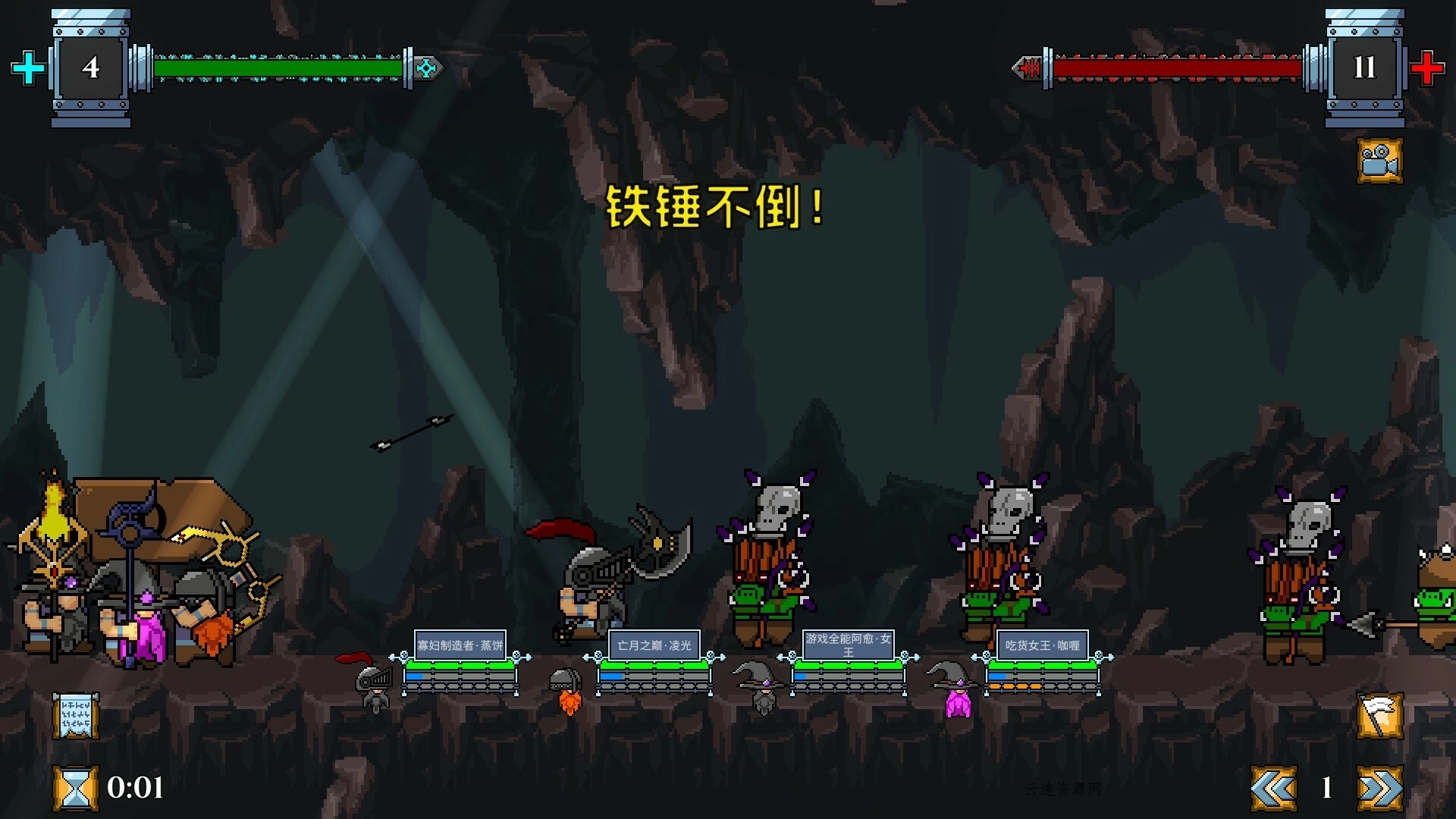
Task: Click the 游戏全能阿愈·女王 nameplate
Action: point(849,645)
